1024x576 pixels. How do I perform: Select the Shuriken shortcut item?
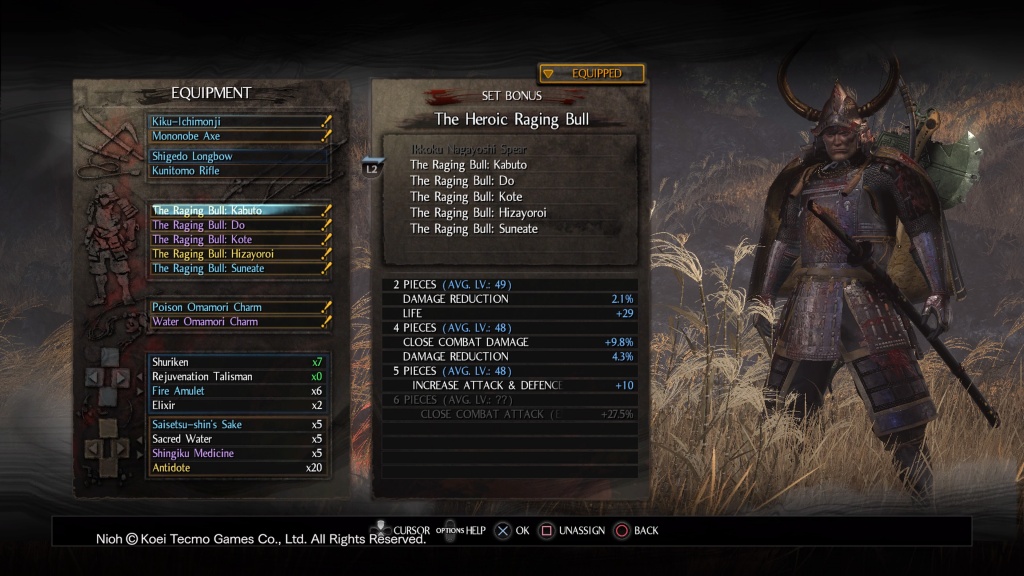pos(238,361)
